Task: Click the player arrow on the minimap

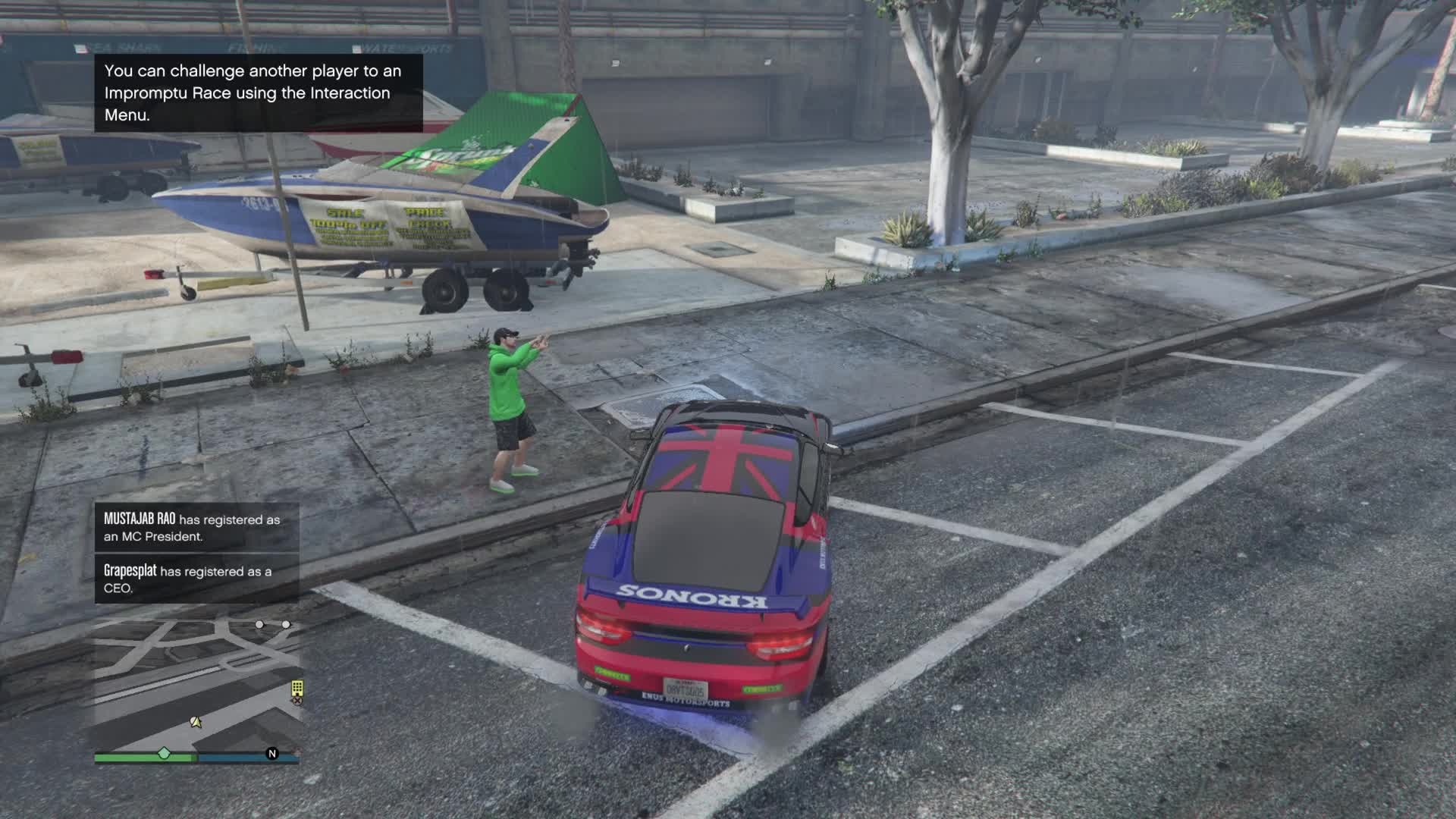Action: tap(196, 722)
